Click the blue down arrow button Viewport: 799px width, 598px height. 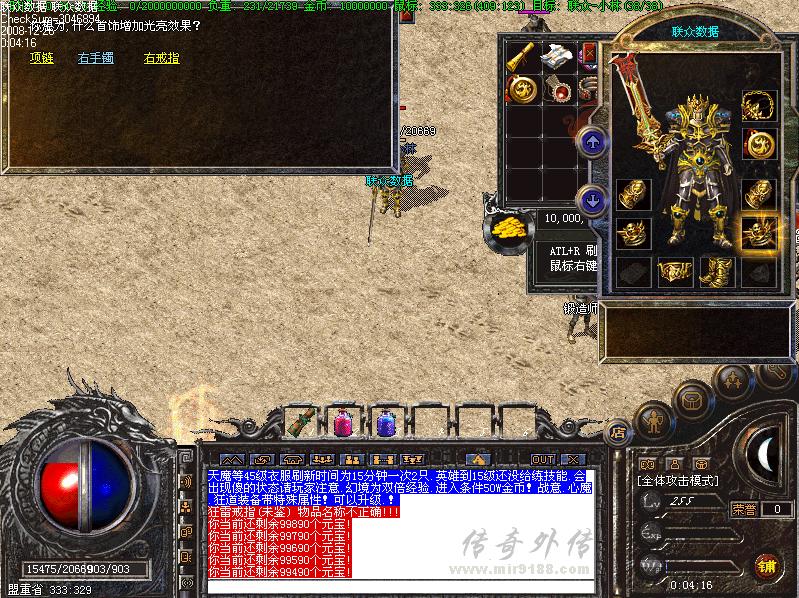coord(592,200)
